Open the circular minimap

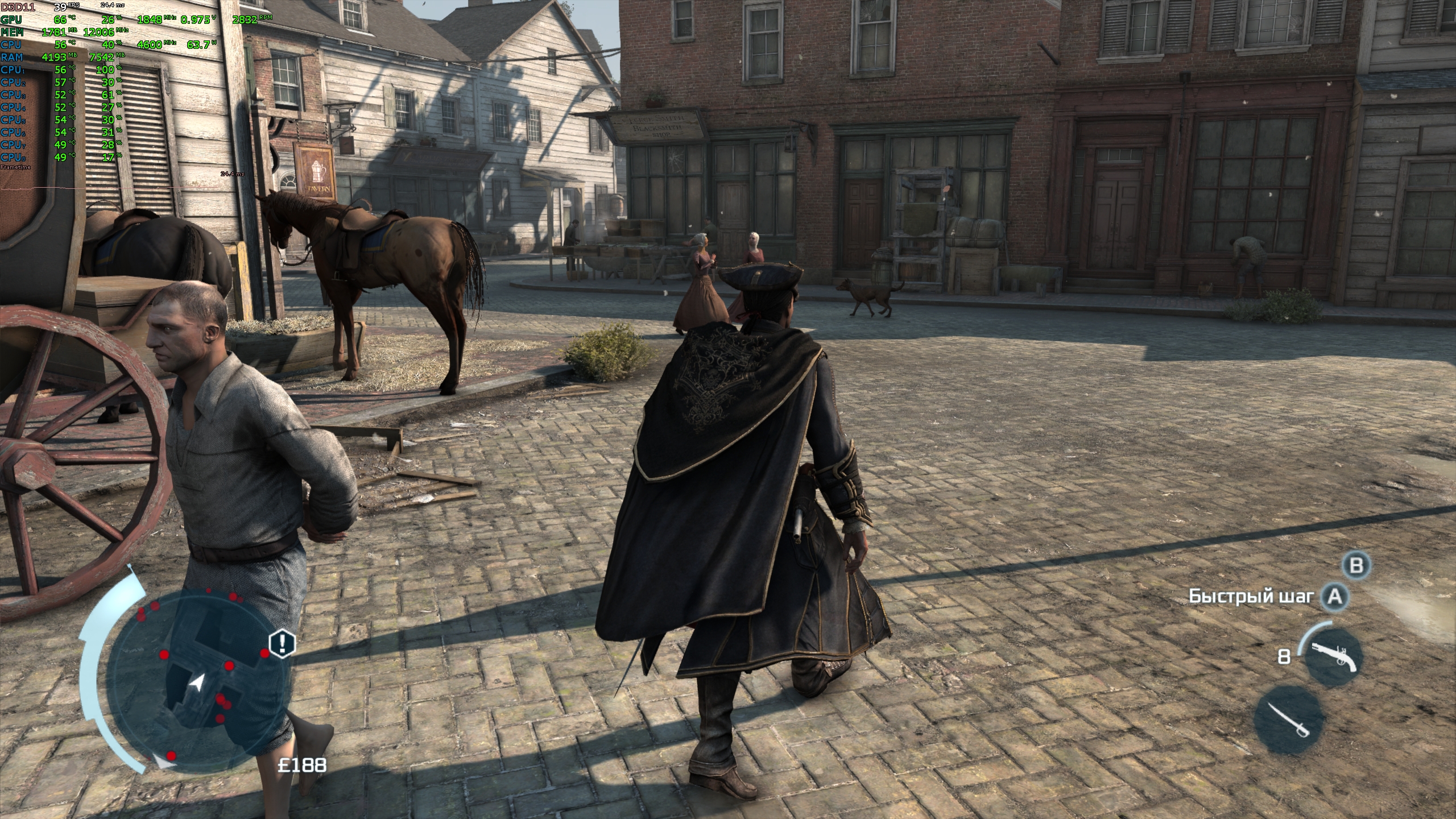(196, 680)
